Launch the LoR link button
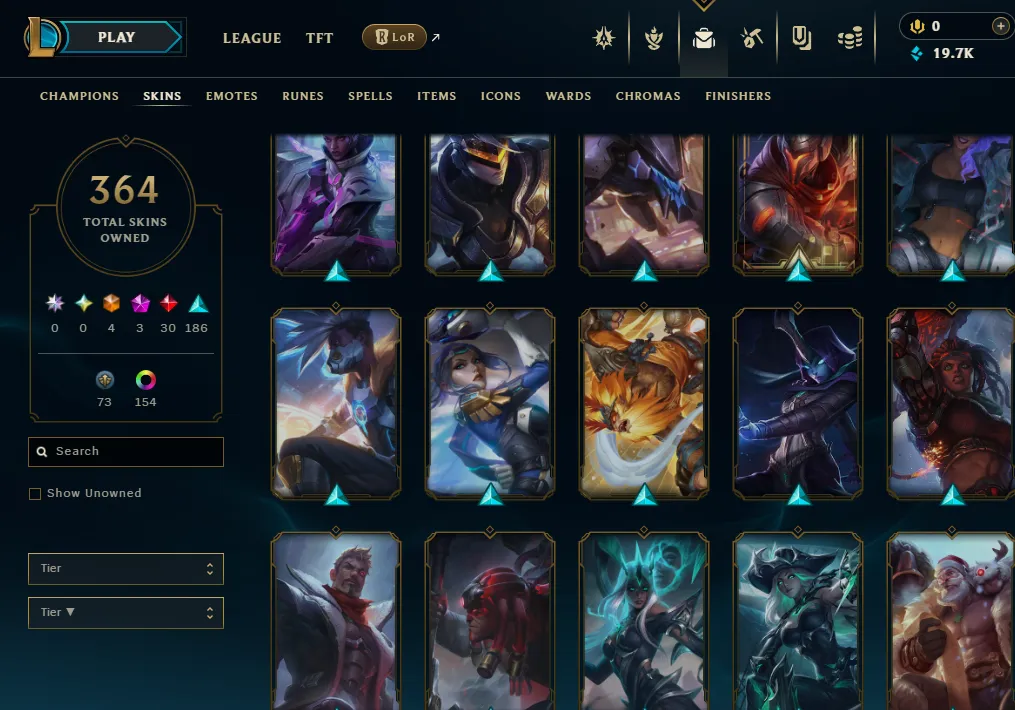This screenshot has height=710, width=1015. 394,38
